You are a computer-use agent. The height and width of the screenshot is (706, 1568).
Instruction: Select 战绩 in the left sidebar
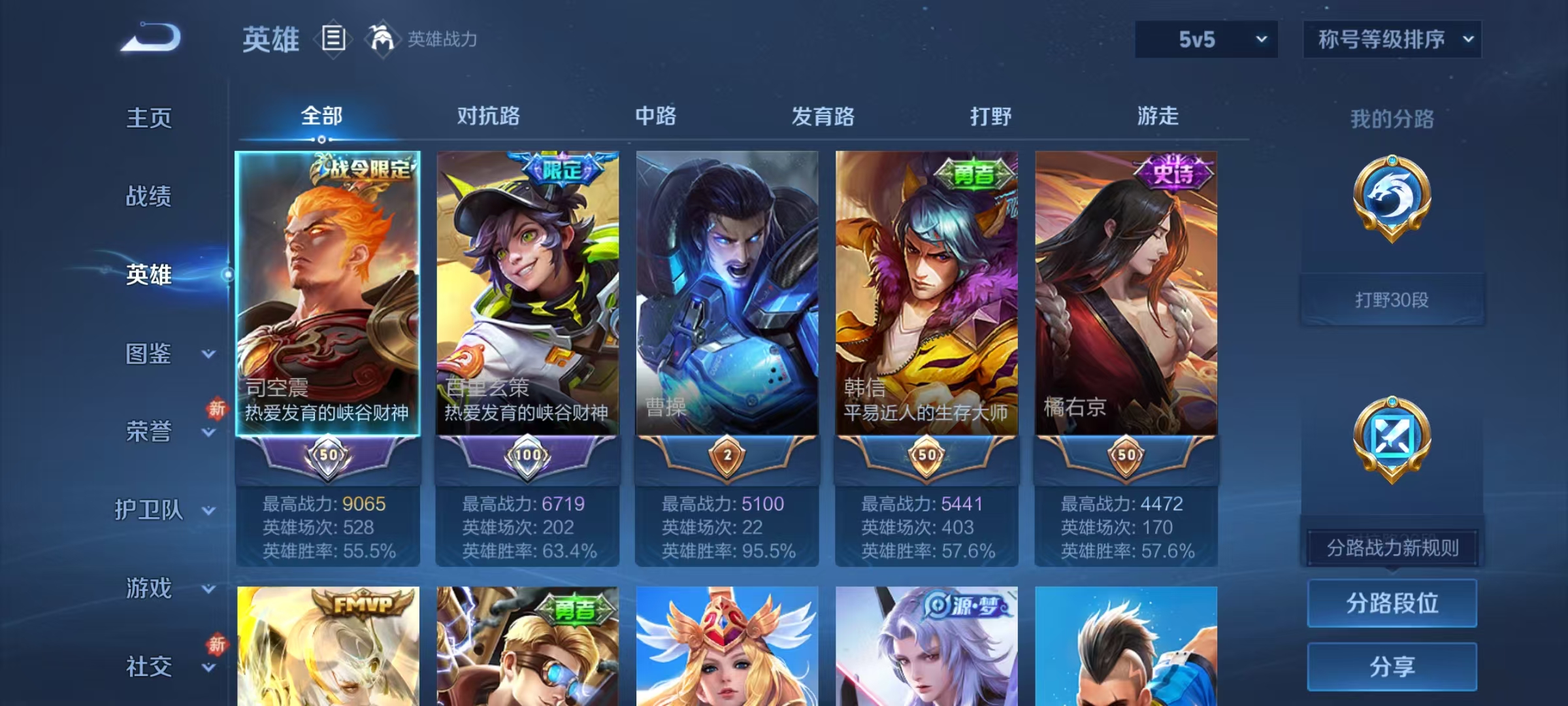[149, 197]
